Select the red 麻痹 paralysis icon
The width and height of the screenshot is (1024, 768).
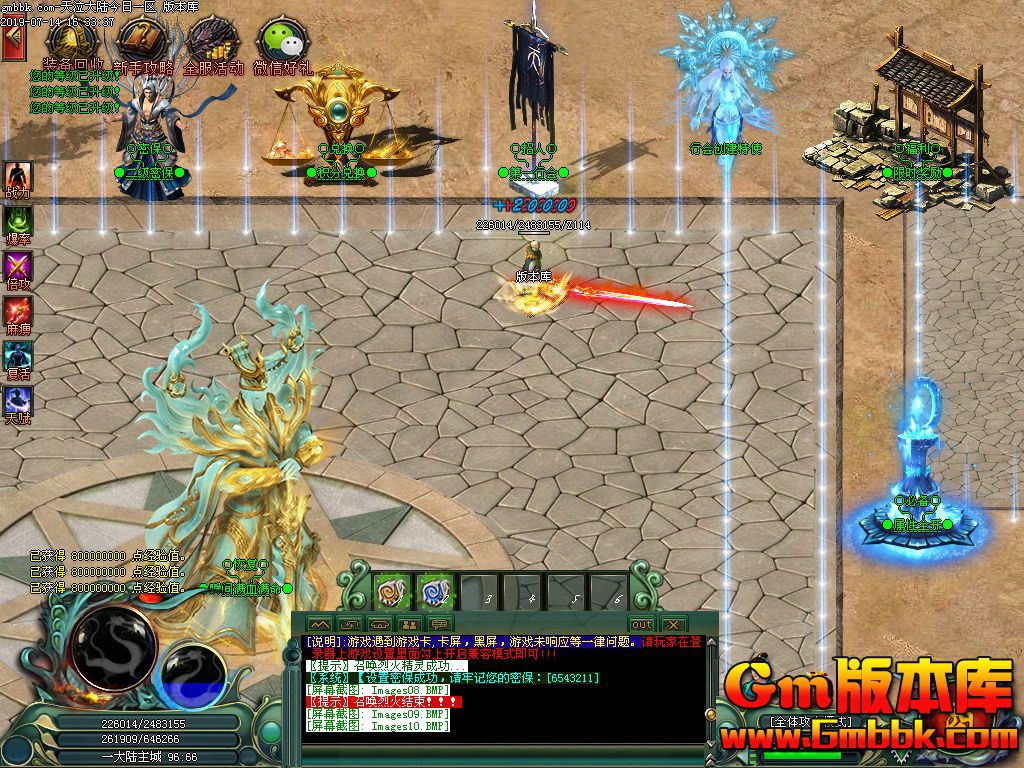(18, 314)
